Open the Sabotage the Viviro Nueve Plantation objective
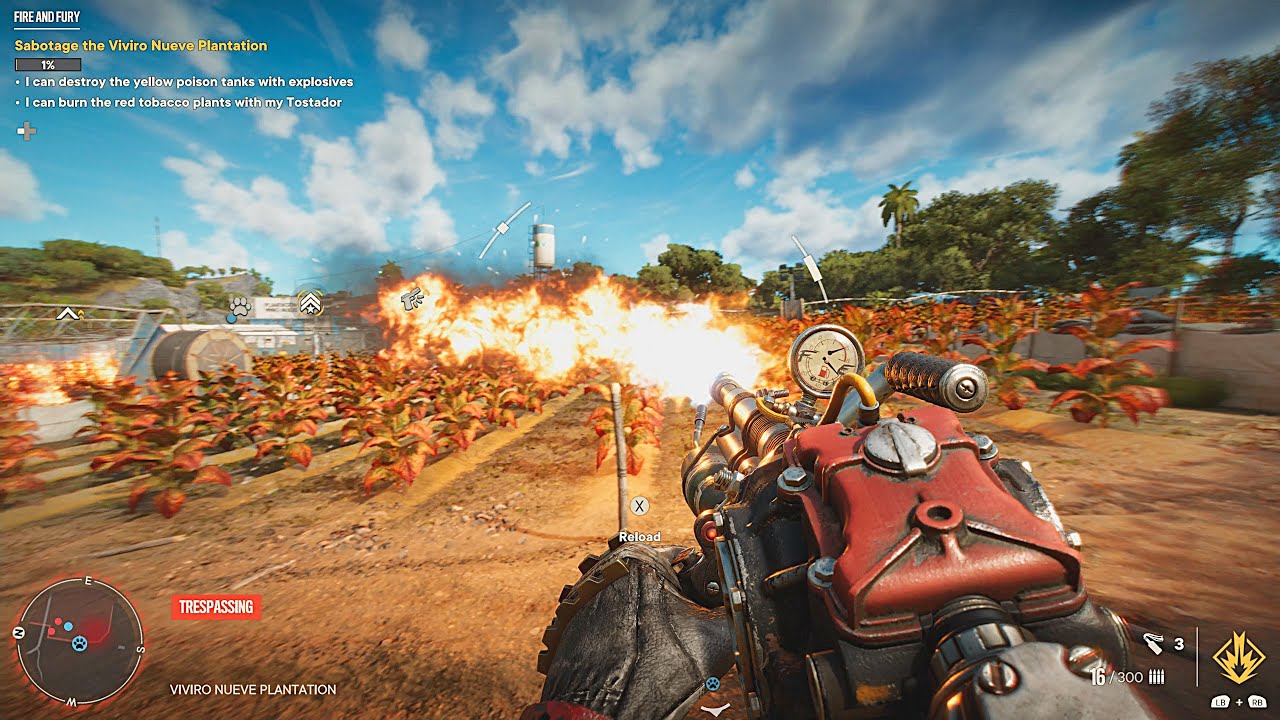 pos(141,46)
